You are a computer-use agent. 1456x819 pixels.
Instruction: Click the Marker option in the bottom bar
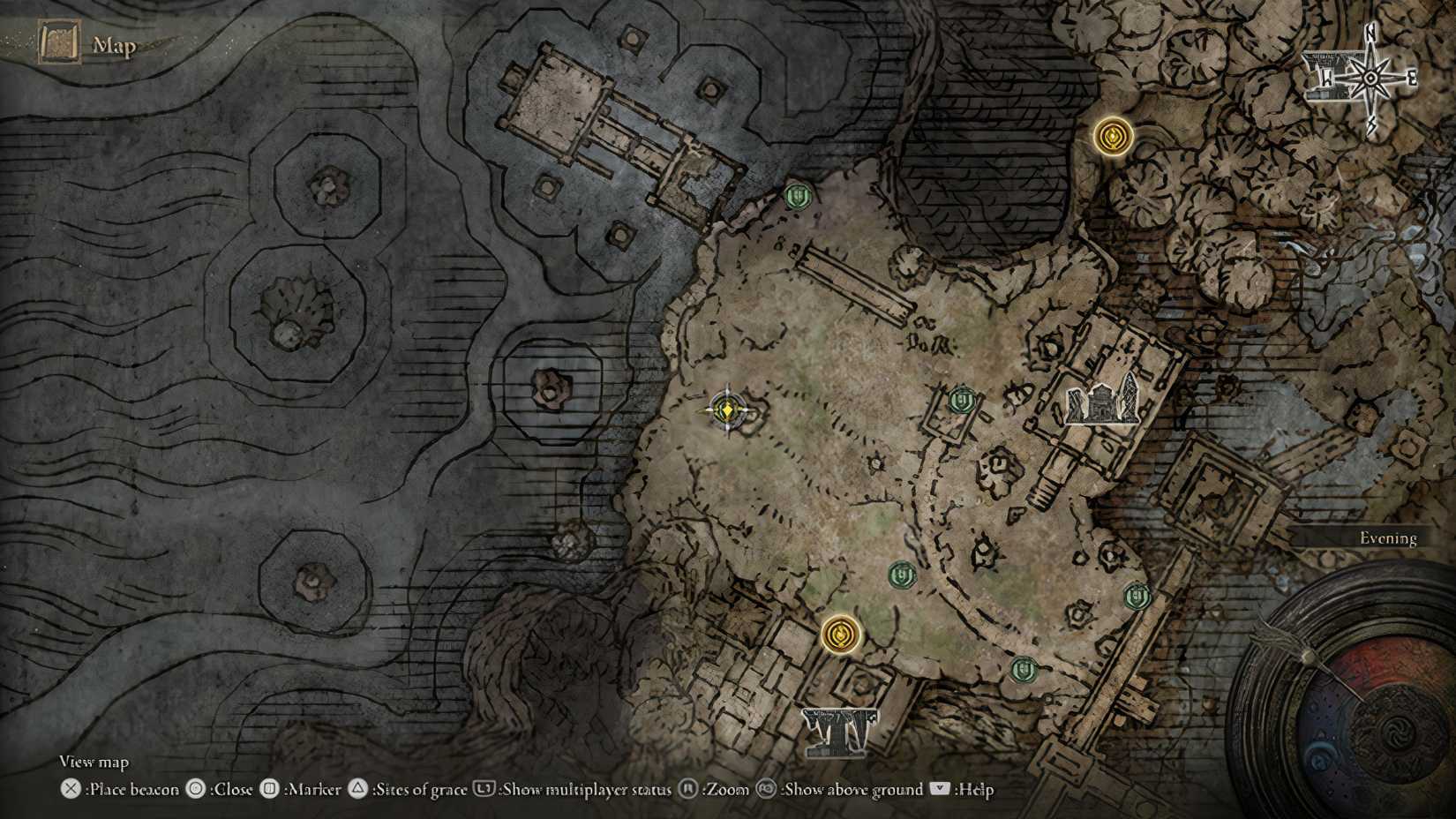pyautogui.click(x=313, y=790)
